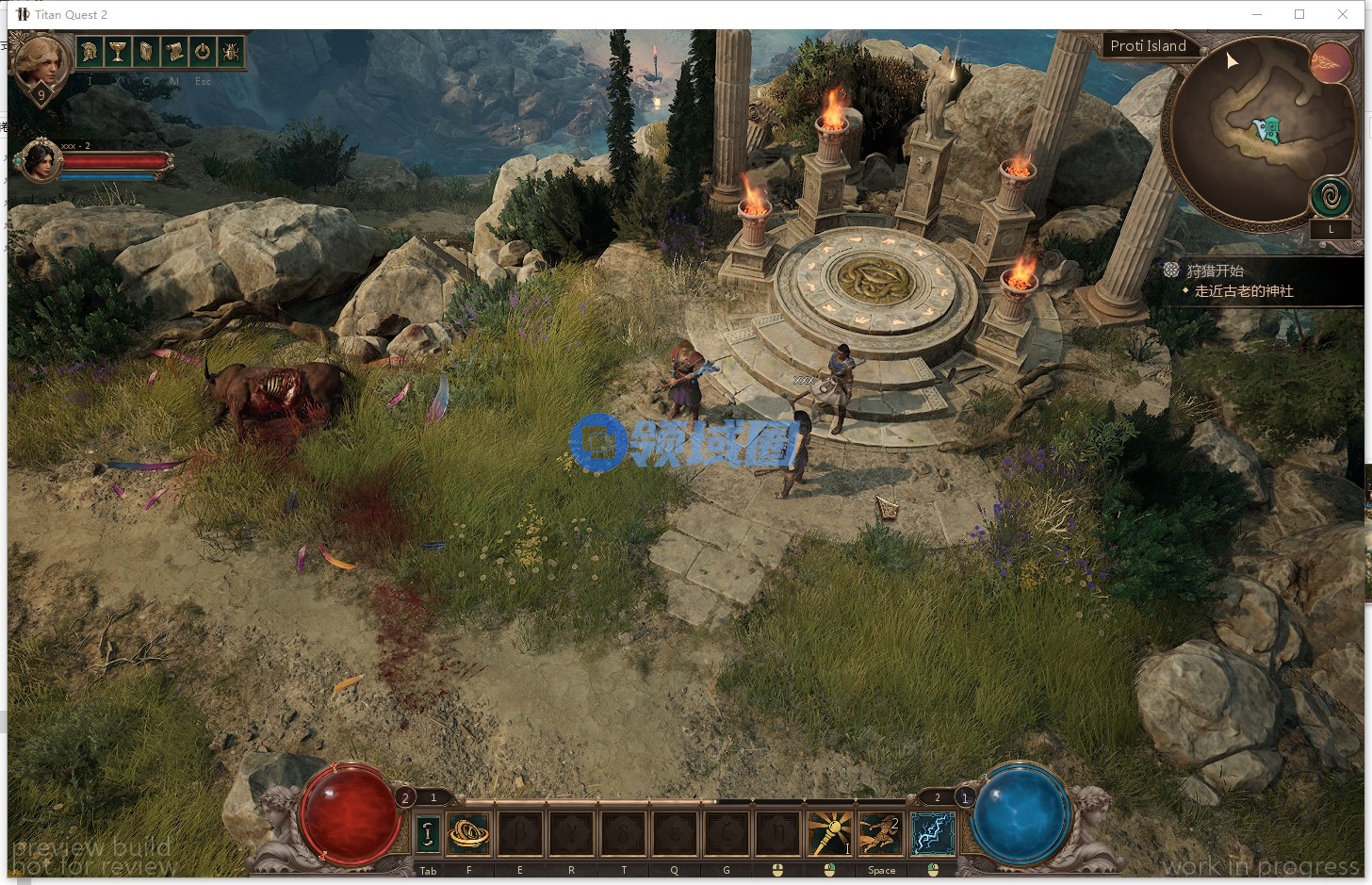The image size is (1372, 885).
Task: Click the weapon swap slot labeled Tab
Action: click(428, 833)
